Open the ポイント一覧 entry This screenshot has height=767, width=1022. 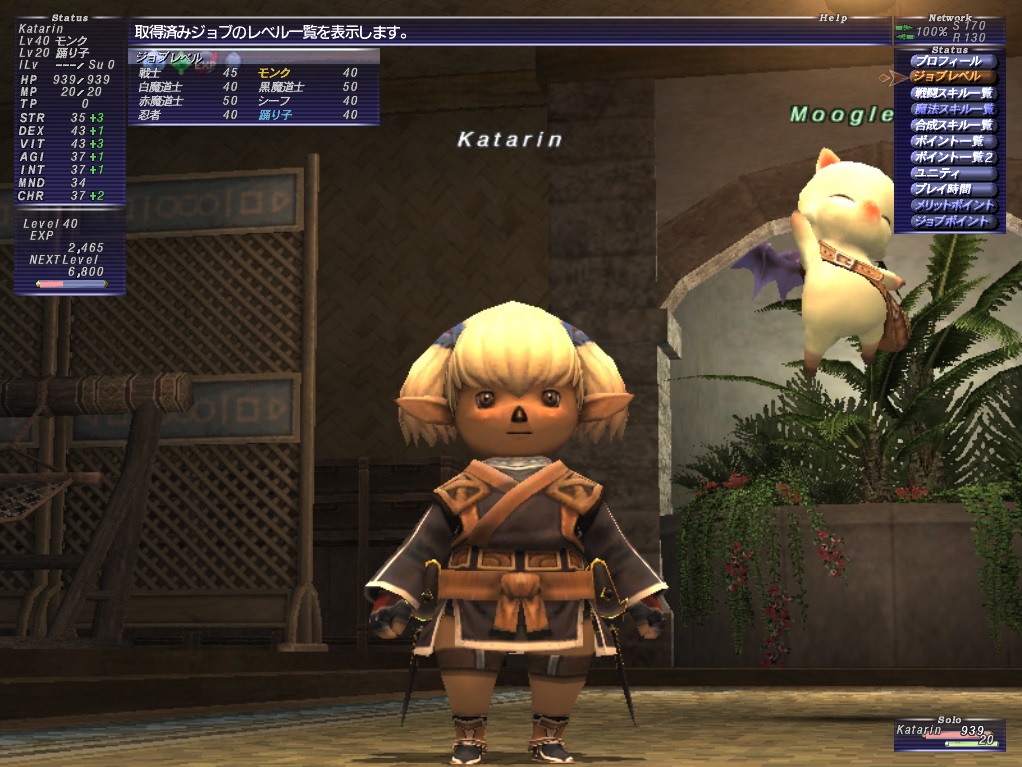click(953, 141)
